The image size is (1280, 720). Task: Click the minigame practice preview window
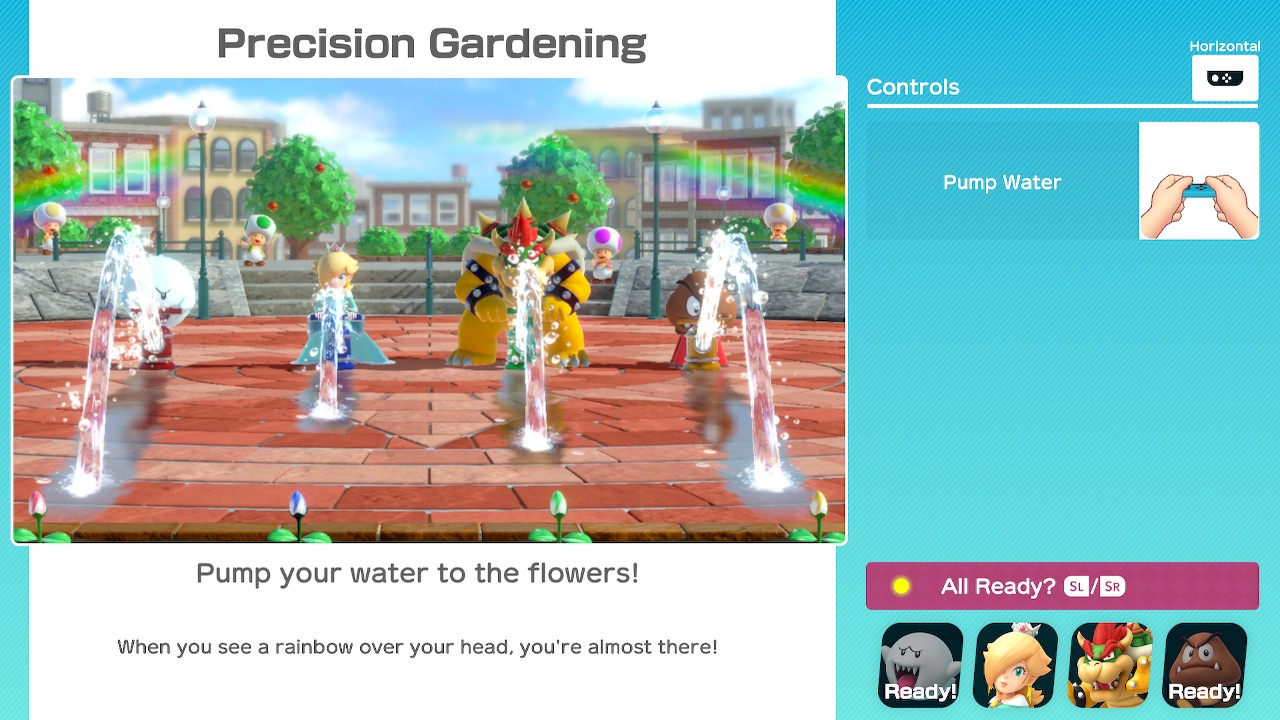pos(429,310)
